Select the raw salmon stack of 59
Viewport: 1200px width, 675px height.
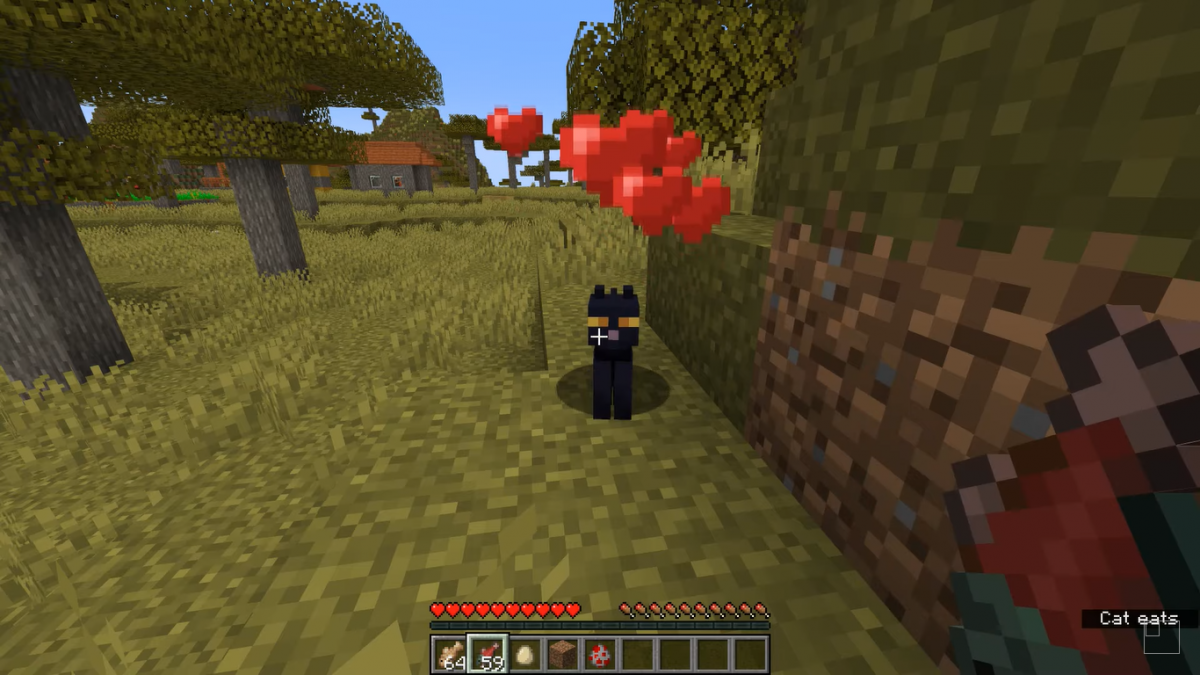pos(488,654)
